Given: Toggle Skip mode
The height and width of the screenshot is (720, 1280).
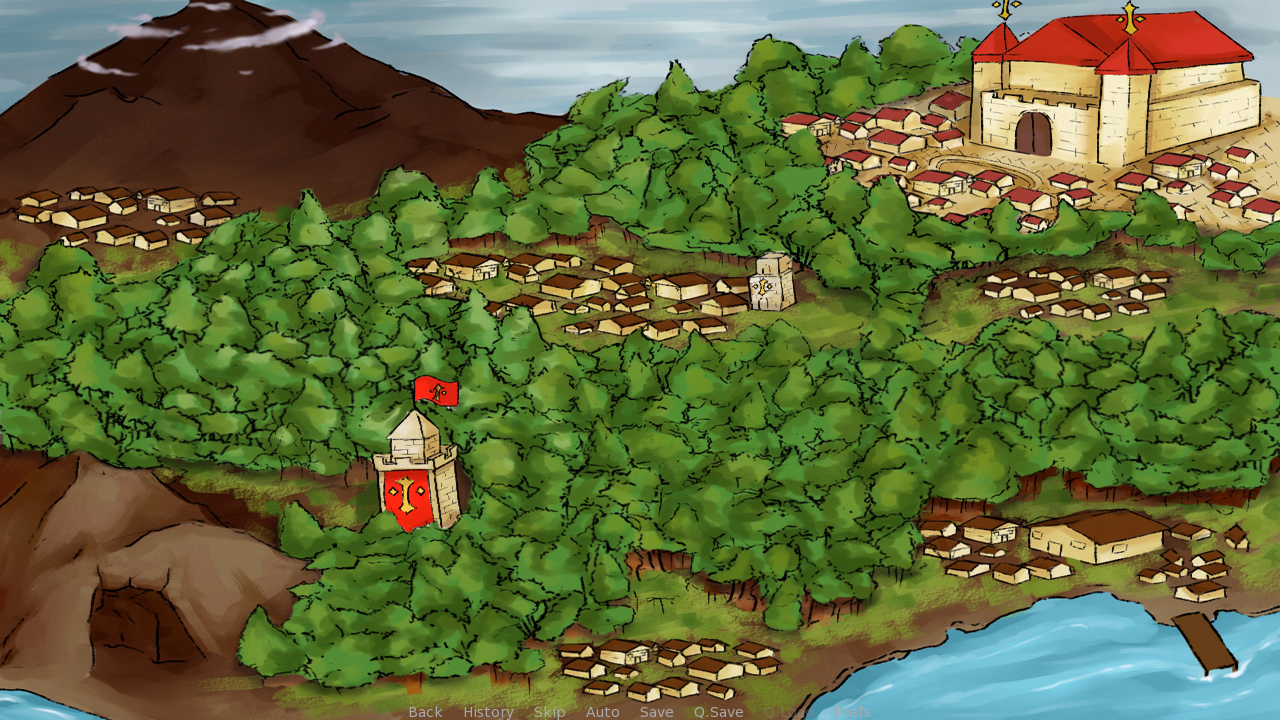Looking at the screenshot, I should [x=551, y=712].
